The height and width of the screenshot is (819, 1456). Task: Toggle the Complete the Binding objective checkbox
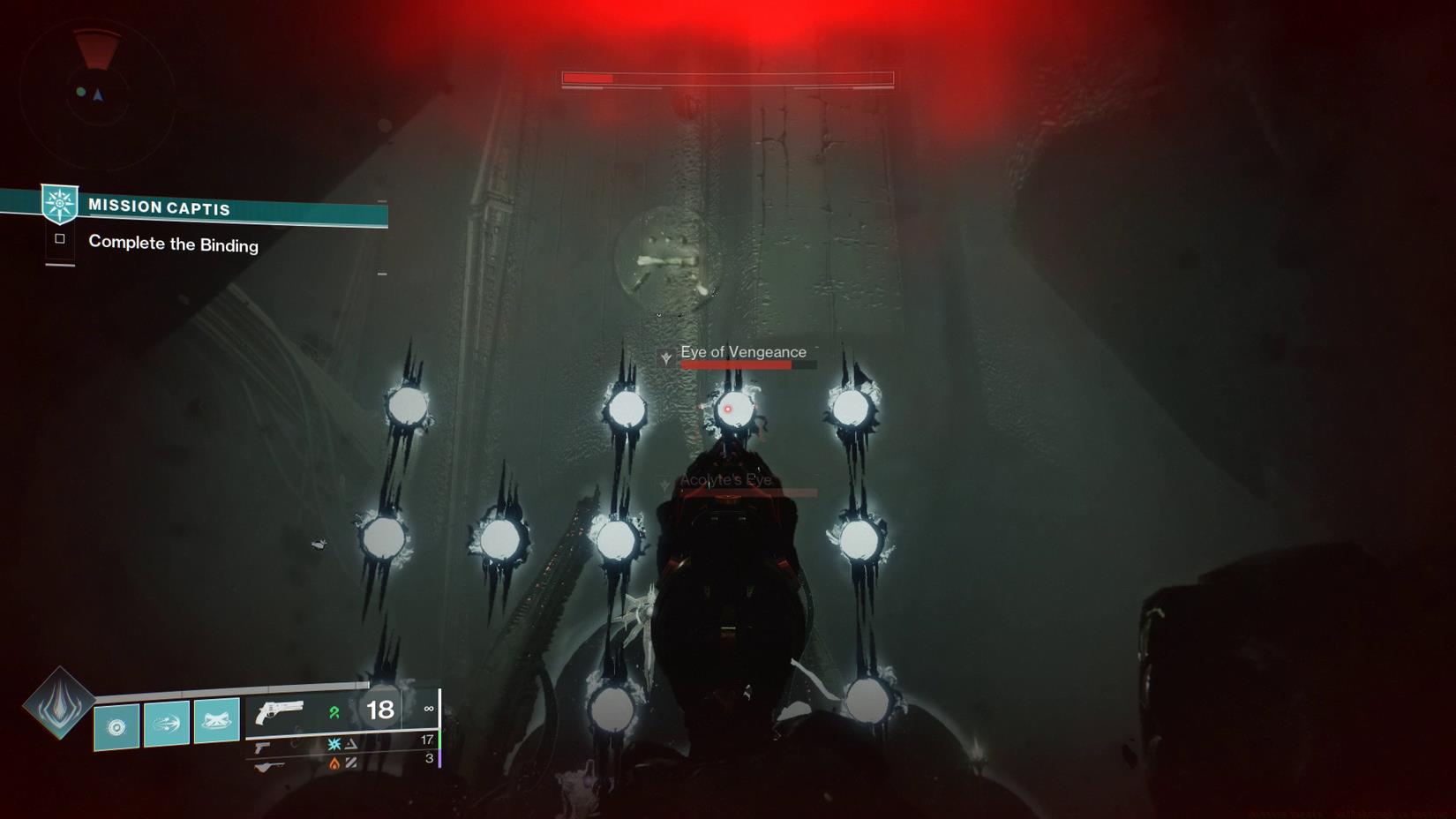[x=58, y=237]
